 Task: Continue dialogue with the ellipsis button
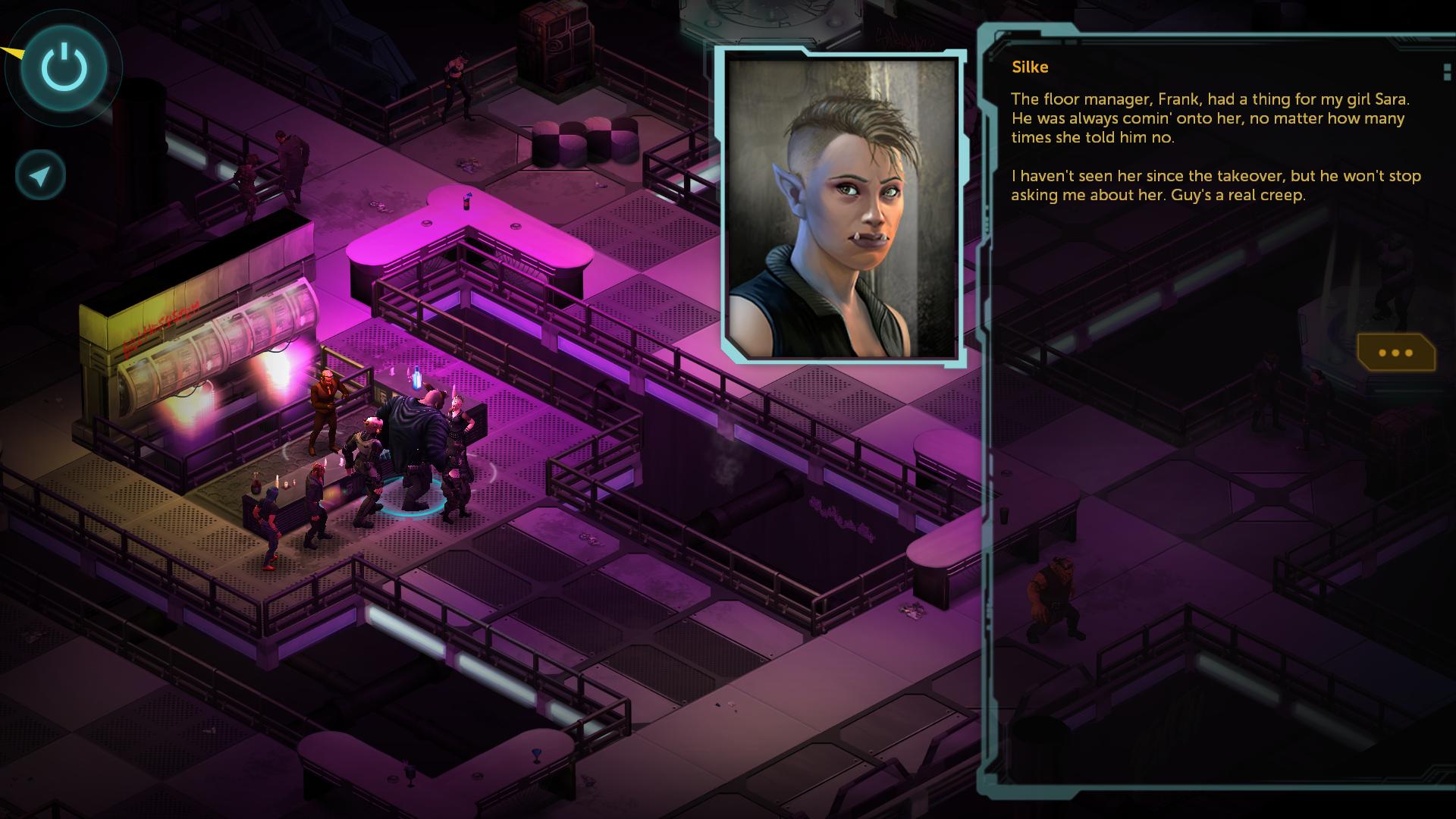(1395, 353)
